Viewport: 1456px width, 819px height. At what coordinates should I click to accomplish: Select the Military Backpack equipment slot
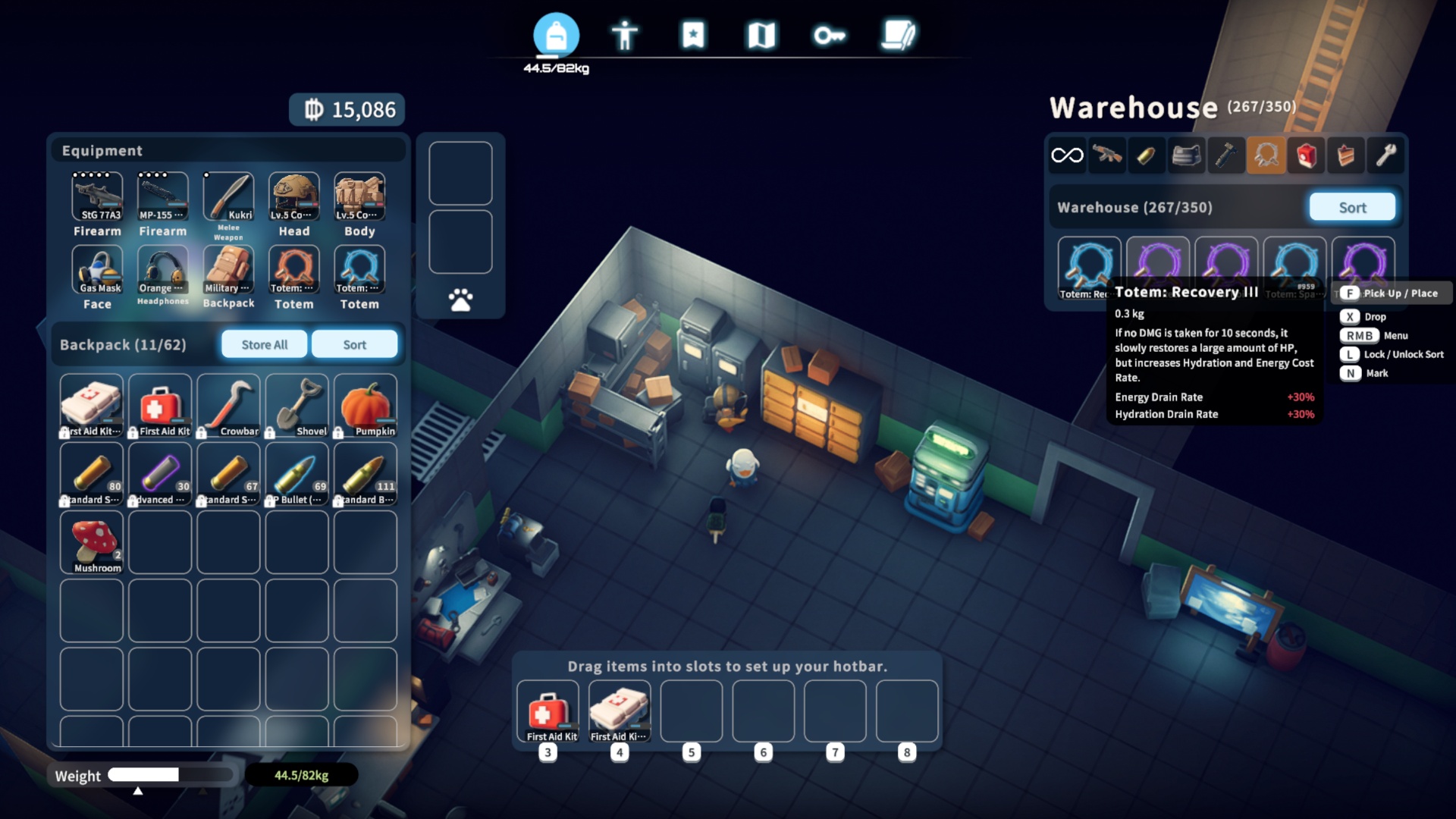click(228, 270)
